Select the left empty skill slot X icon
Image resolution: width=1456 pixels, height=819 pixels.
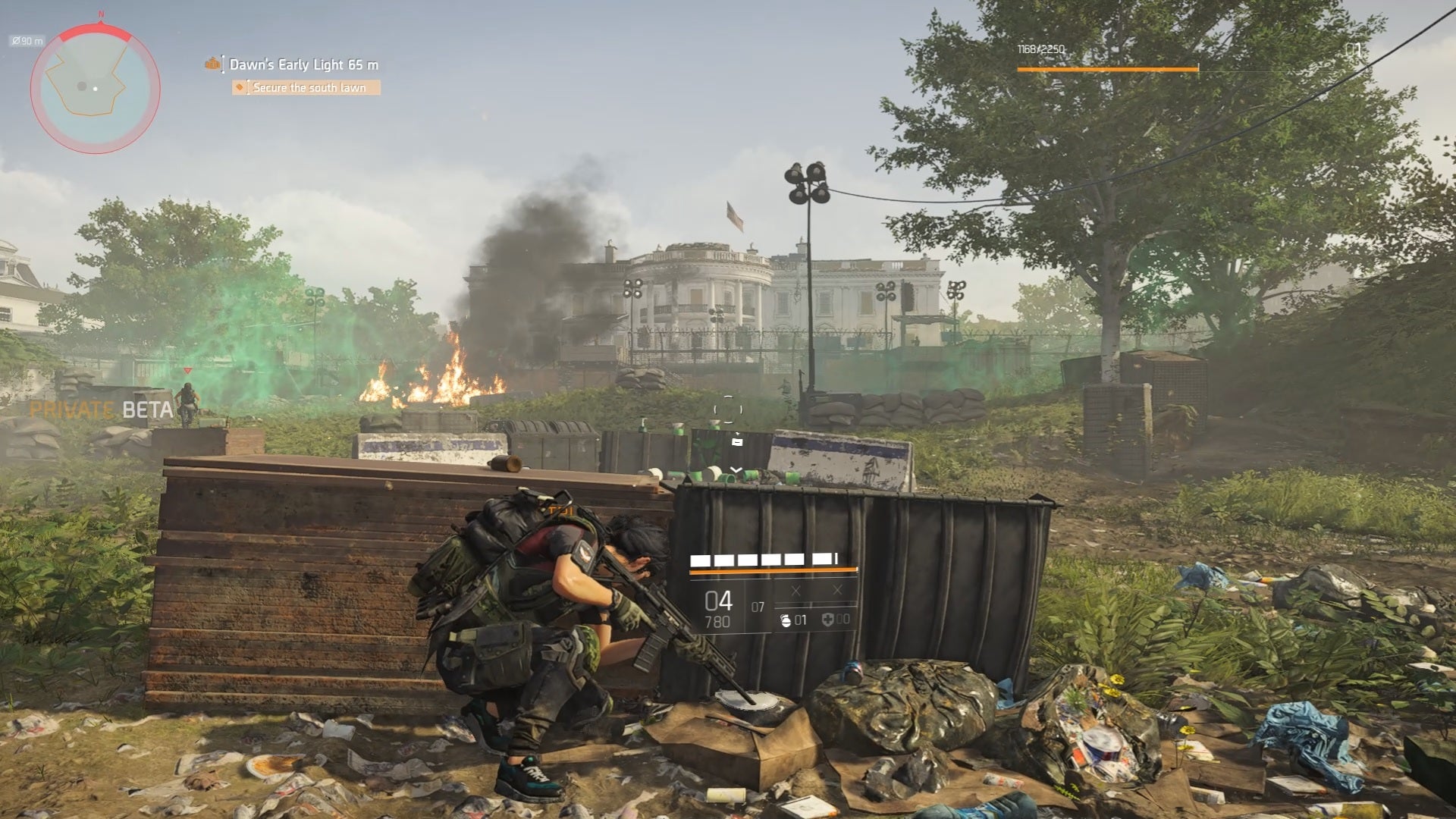(796, 590)
